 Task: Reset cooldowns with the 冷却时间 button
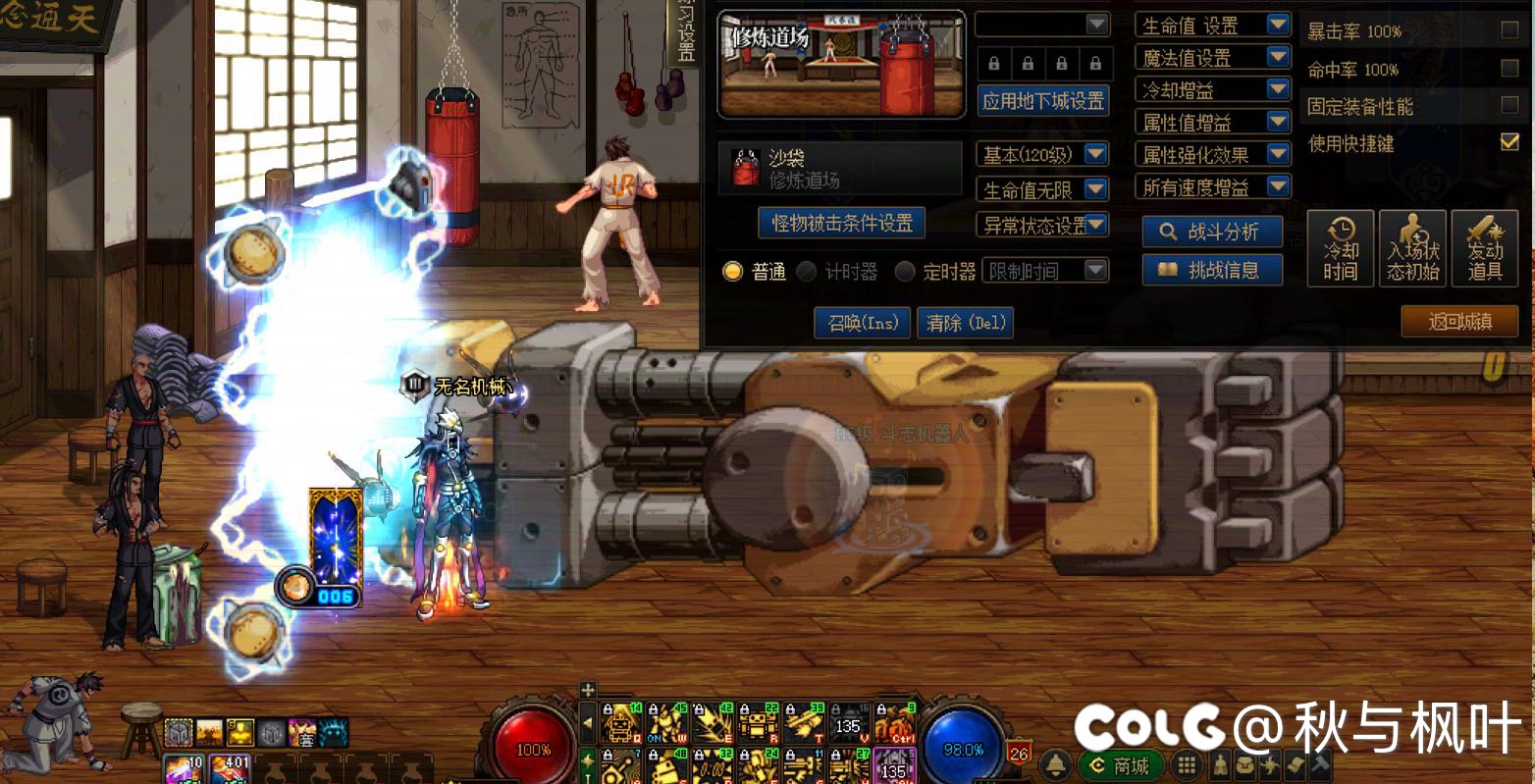pyautogui.click(x=1340, y=248)
